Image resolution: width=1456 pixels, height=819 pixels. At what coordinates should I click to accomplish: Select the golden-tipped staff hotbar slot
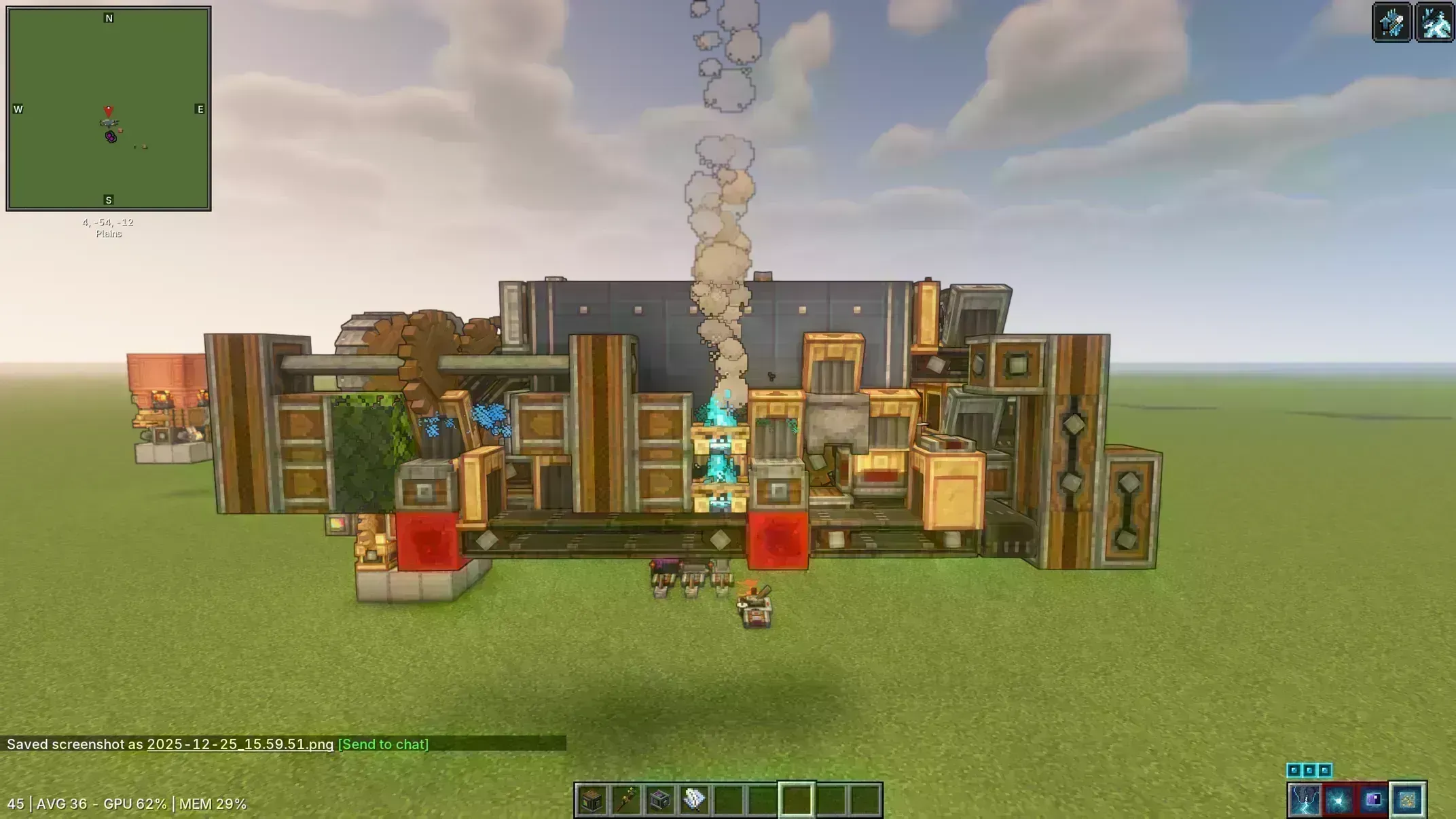click(626, 800)
